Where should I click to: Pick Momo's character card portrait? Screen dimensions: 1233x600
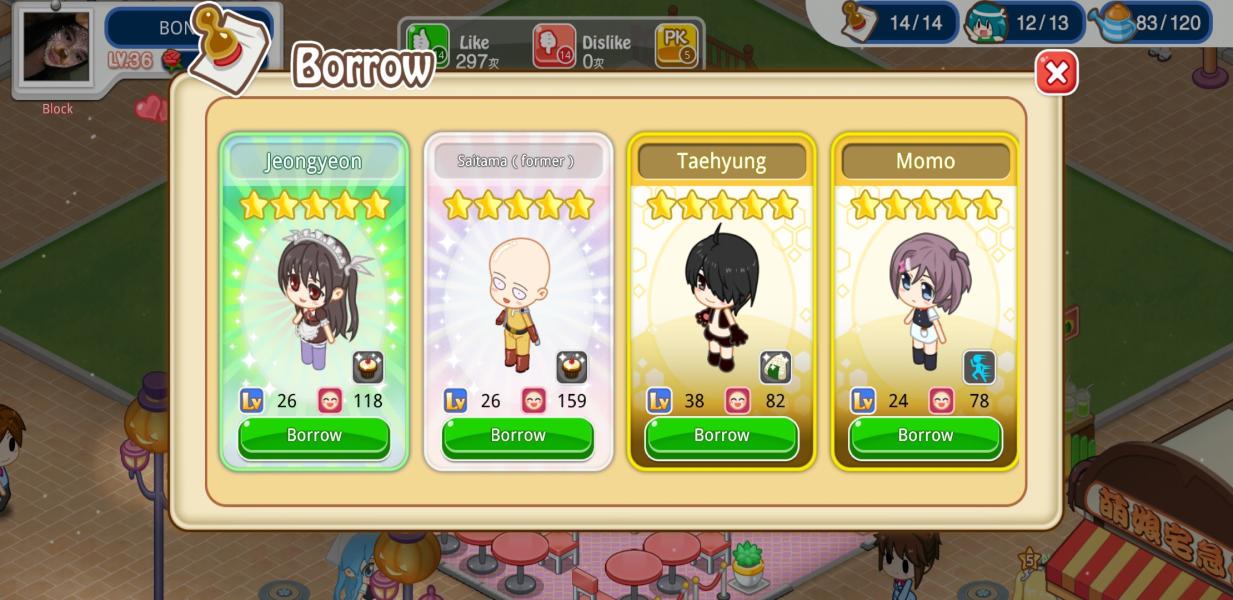[x=925, y=295]
